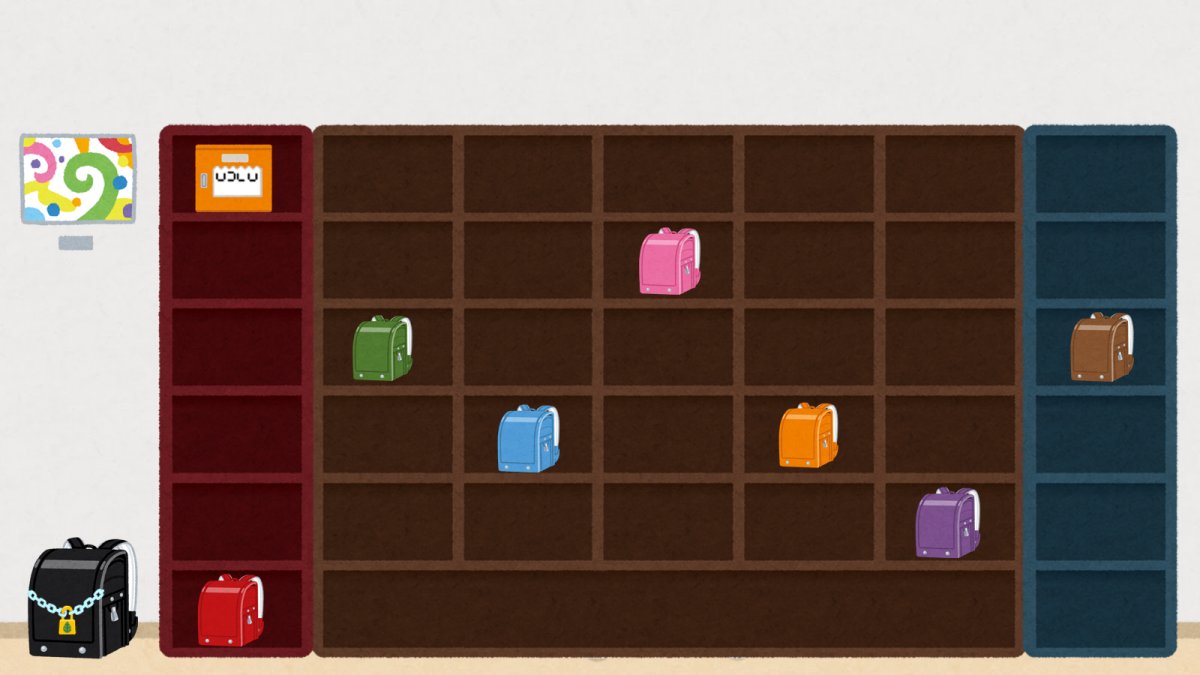The image size is (1200, 675).
Task: Choose the orange backpack
Action: (808, 436)
